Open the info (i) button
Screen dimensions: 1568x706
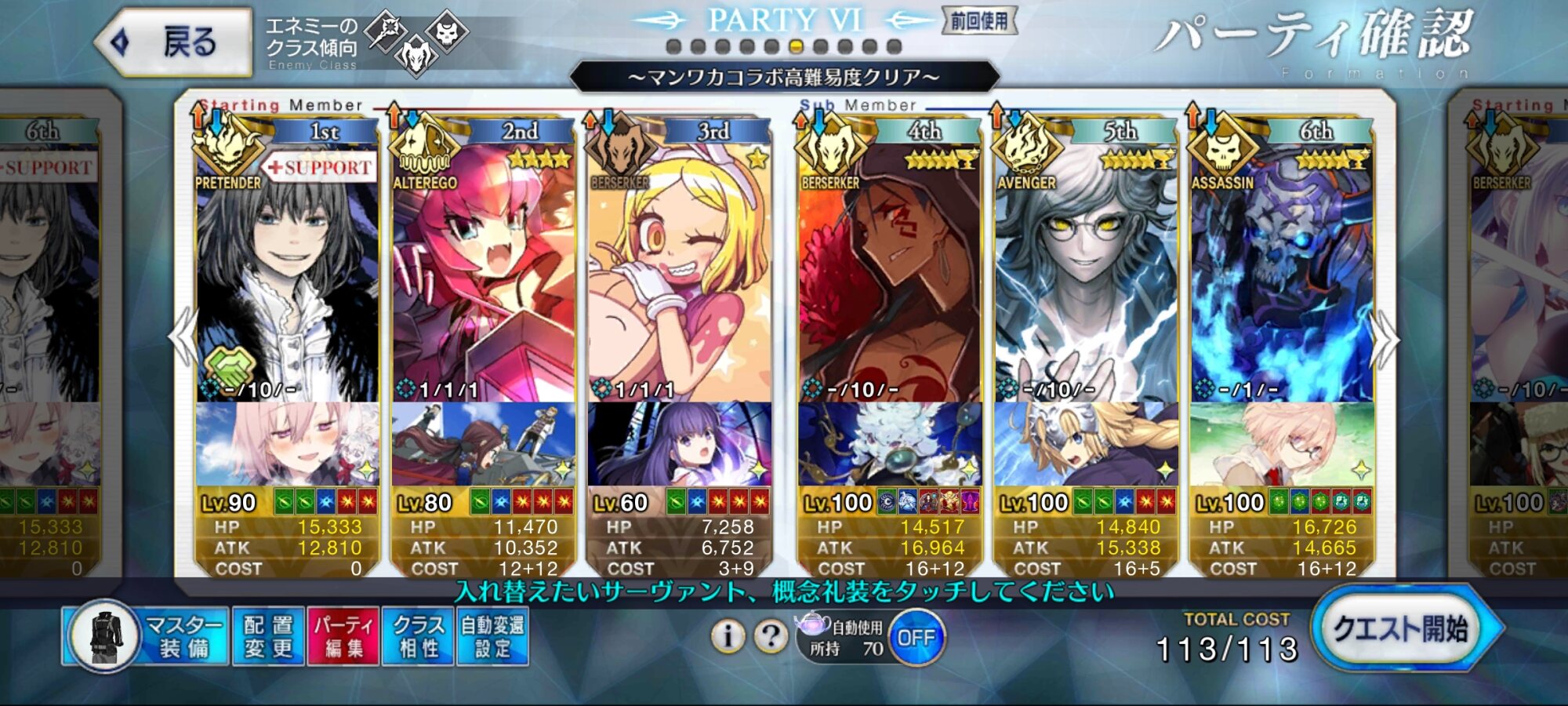coord(728,636)
